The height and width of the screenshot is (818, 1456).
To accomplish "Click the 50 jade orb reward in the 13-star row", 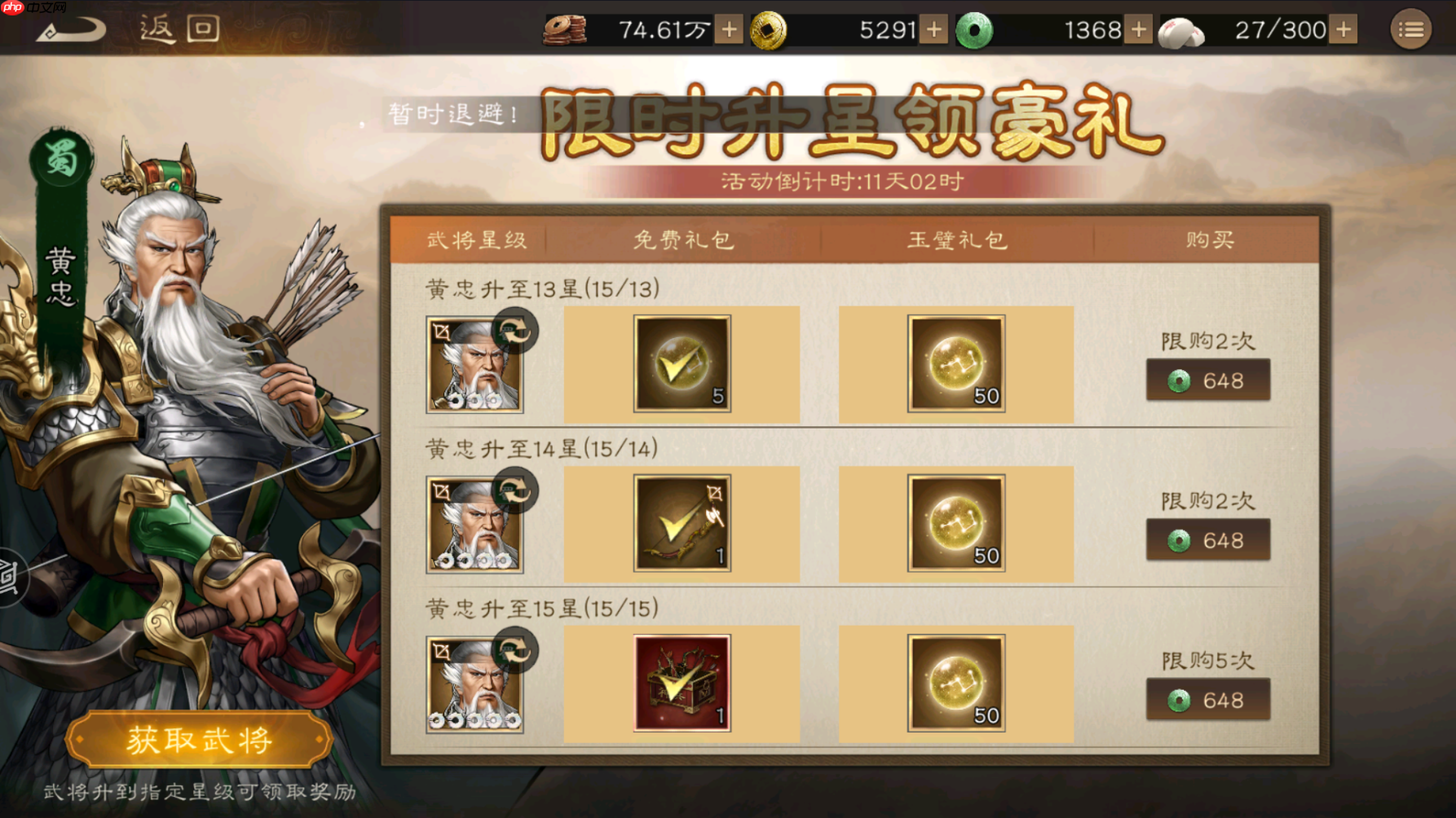I will [x=956, y=364].
